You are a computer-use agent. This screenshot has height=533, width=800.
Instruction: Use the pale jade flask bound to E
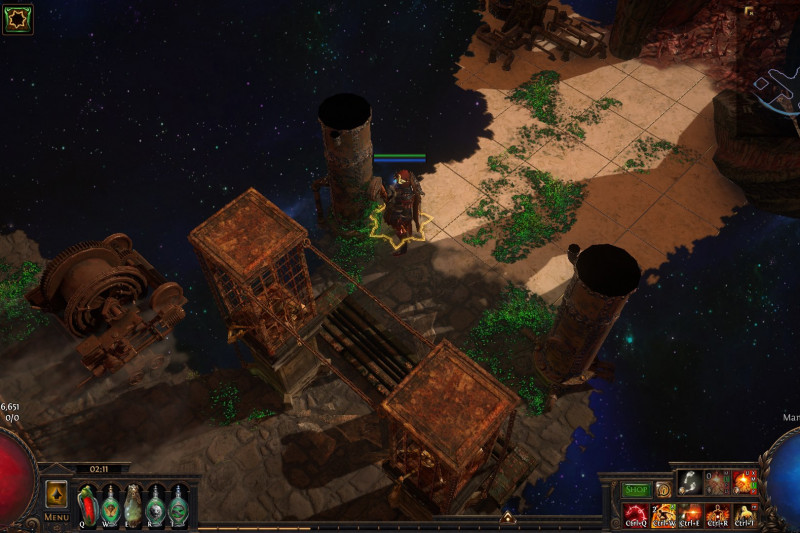(133, 503)
